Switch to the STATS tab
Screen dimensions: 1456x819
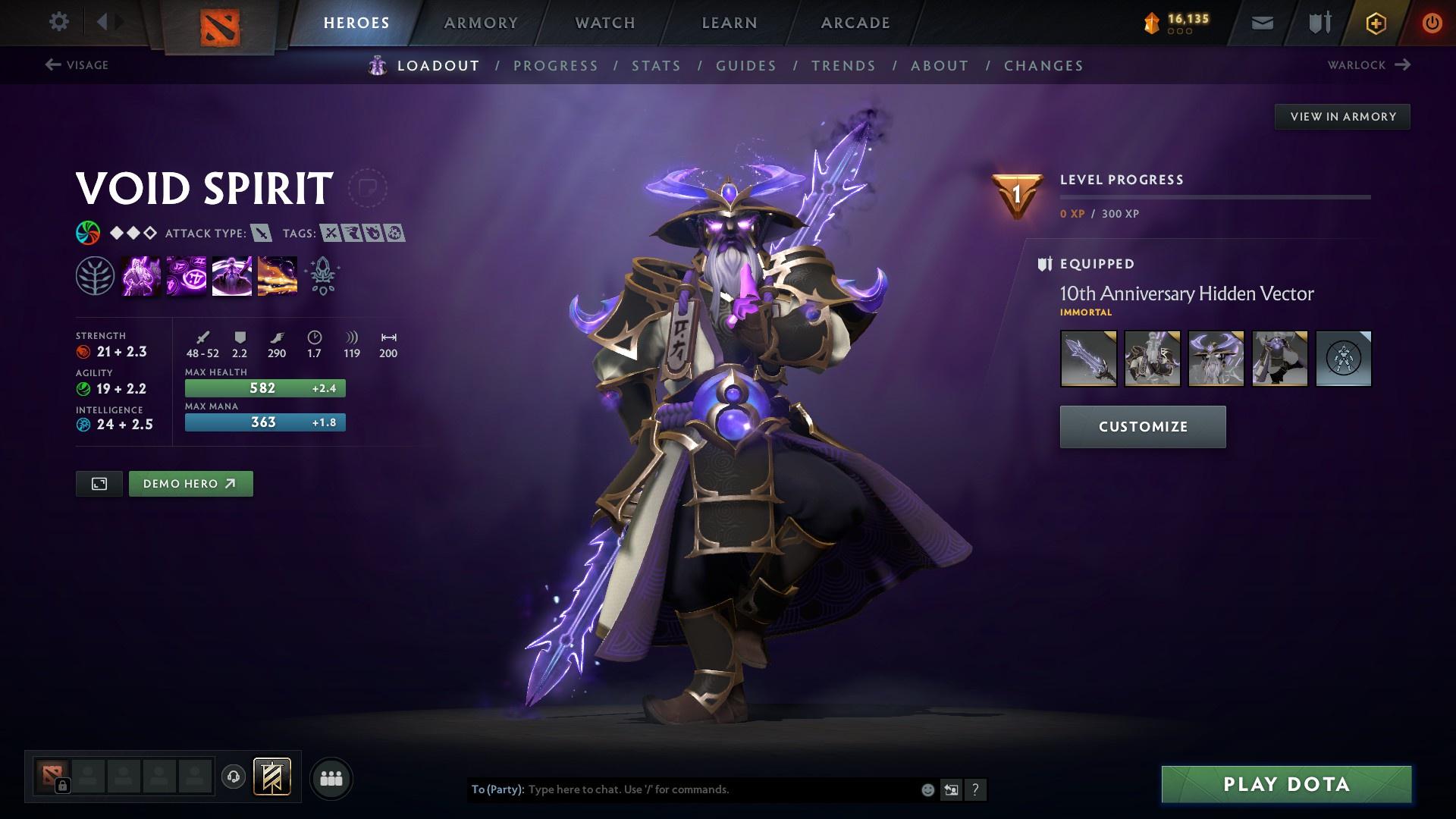656,66
